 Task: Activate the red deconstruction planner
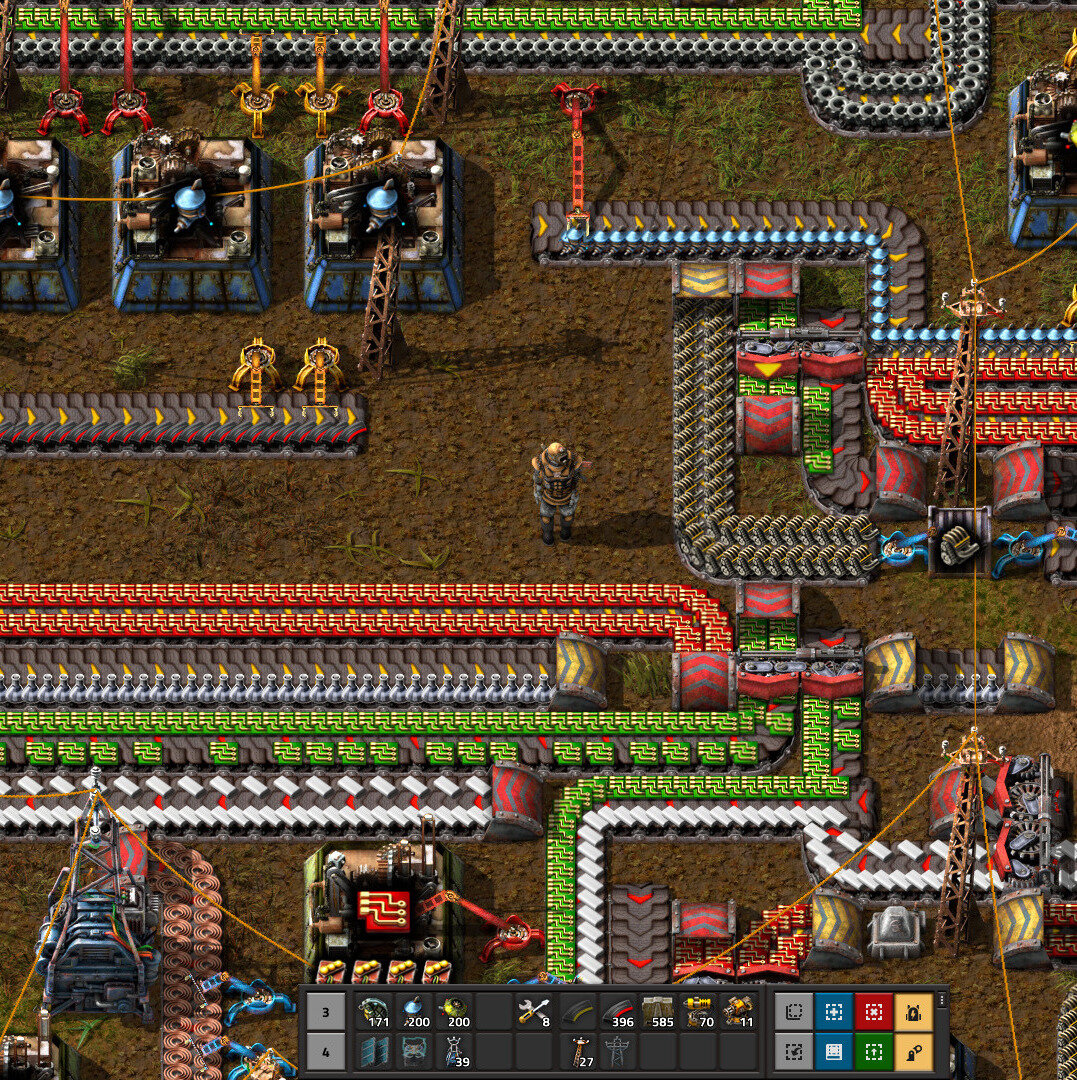(873, 1012)
